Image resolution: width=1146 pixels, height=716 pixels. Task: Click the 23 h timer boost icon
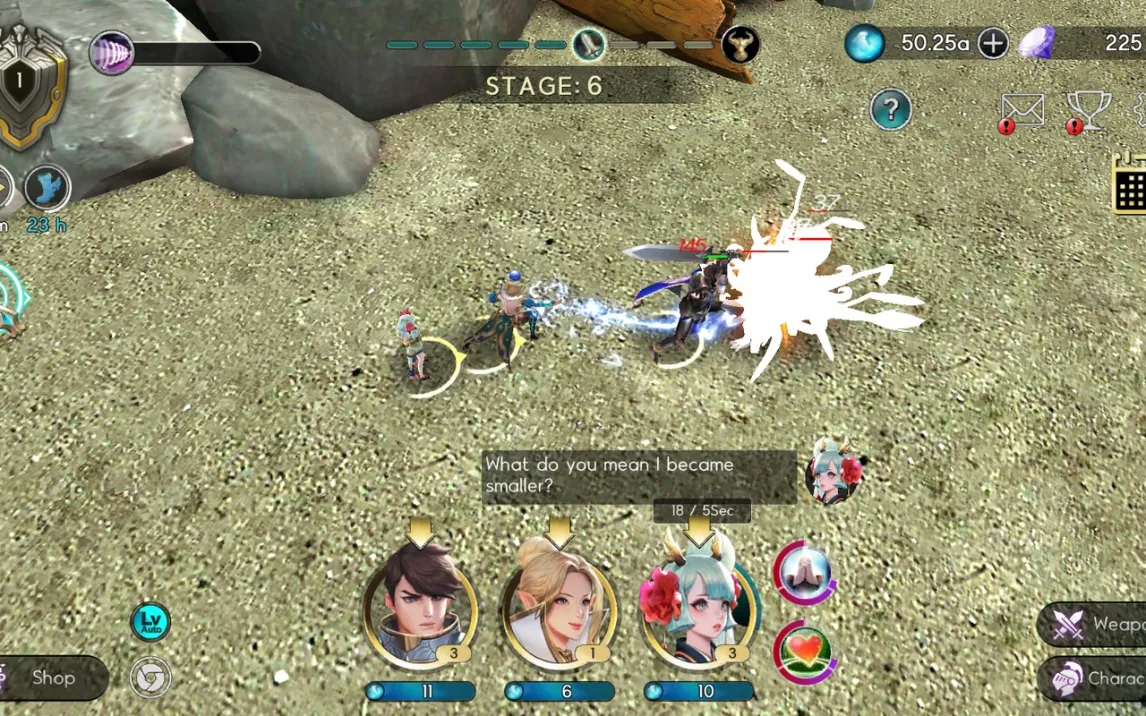(x=46, y=188)
